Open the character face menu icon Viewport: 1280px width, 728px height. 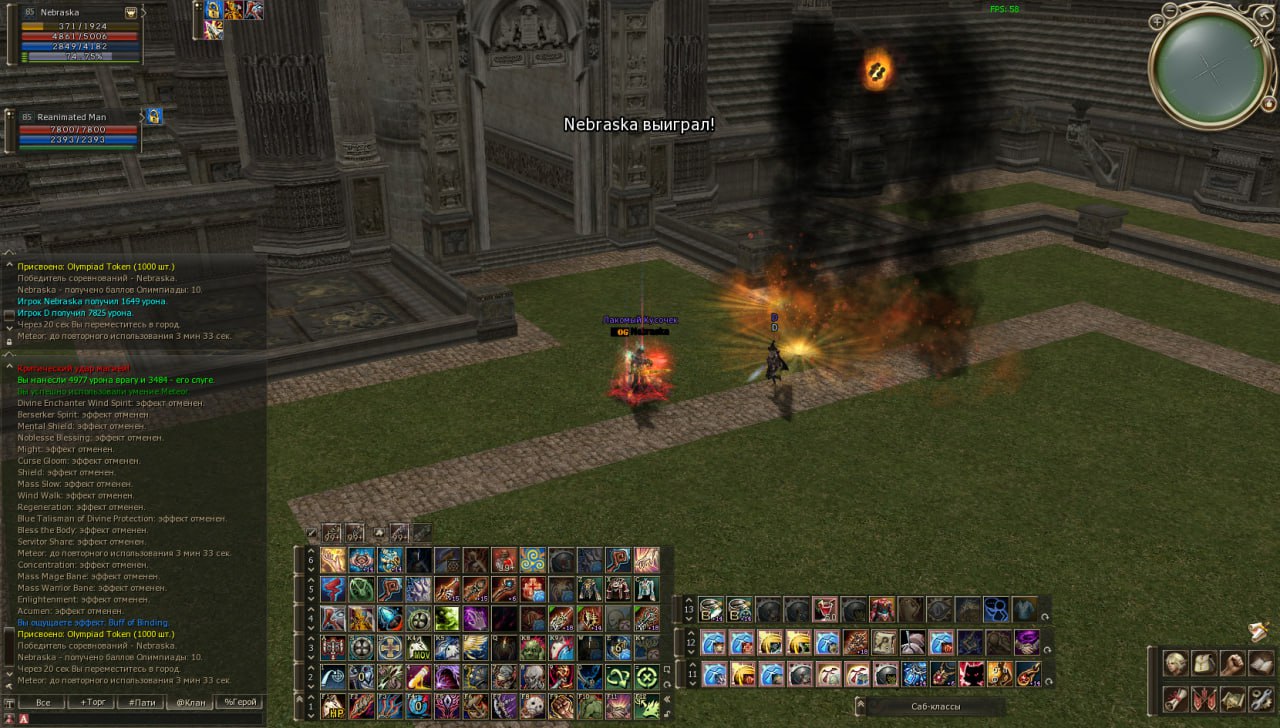[x=1176, y=663]
